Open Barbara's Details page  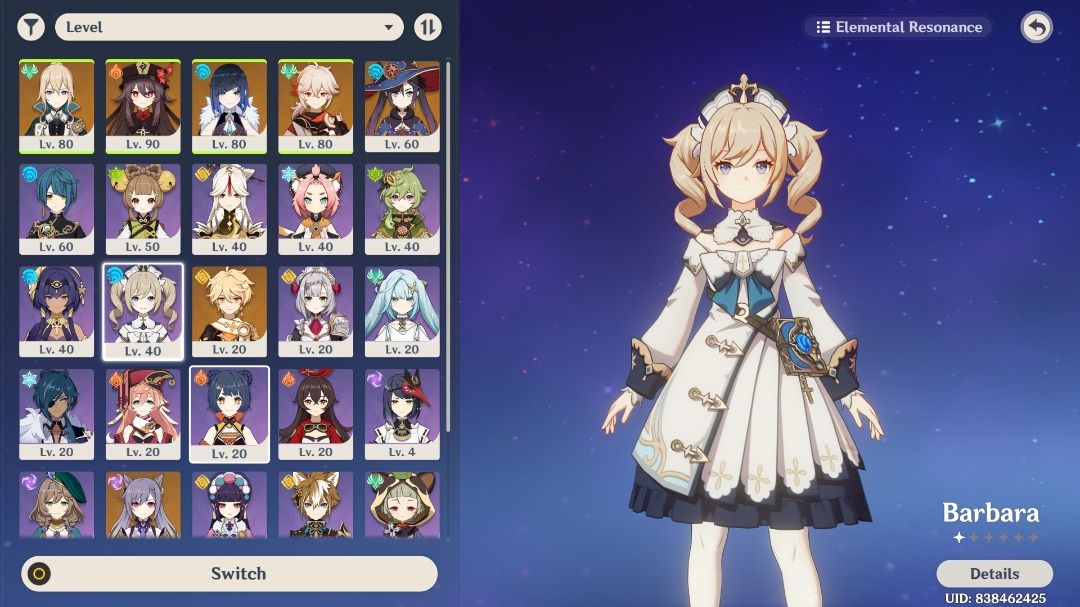coord(994,574)
